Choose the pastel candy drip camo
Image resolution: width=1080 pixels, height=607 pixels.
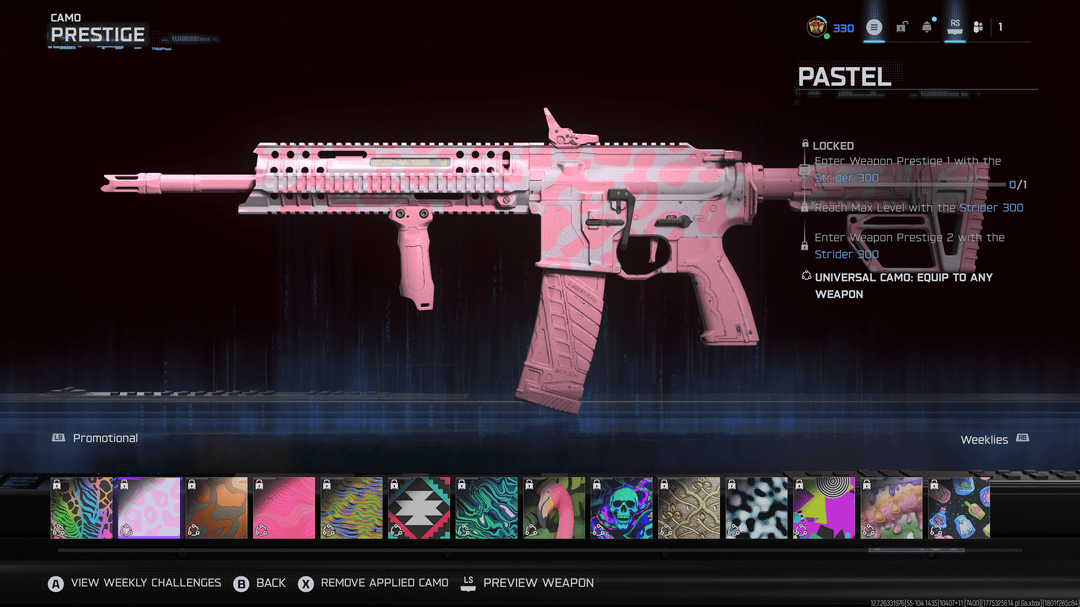click(x=891, y=508)
